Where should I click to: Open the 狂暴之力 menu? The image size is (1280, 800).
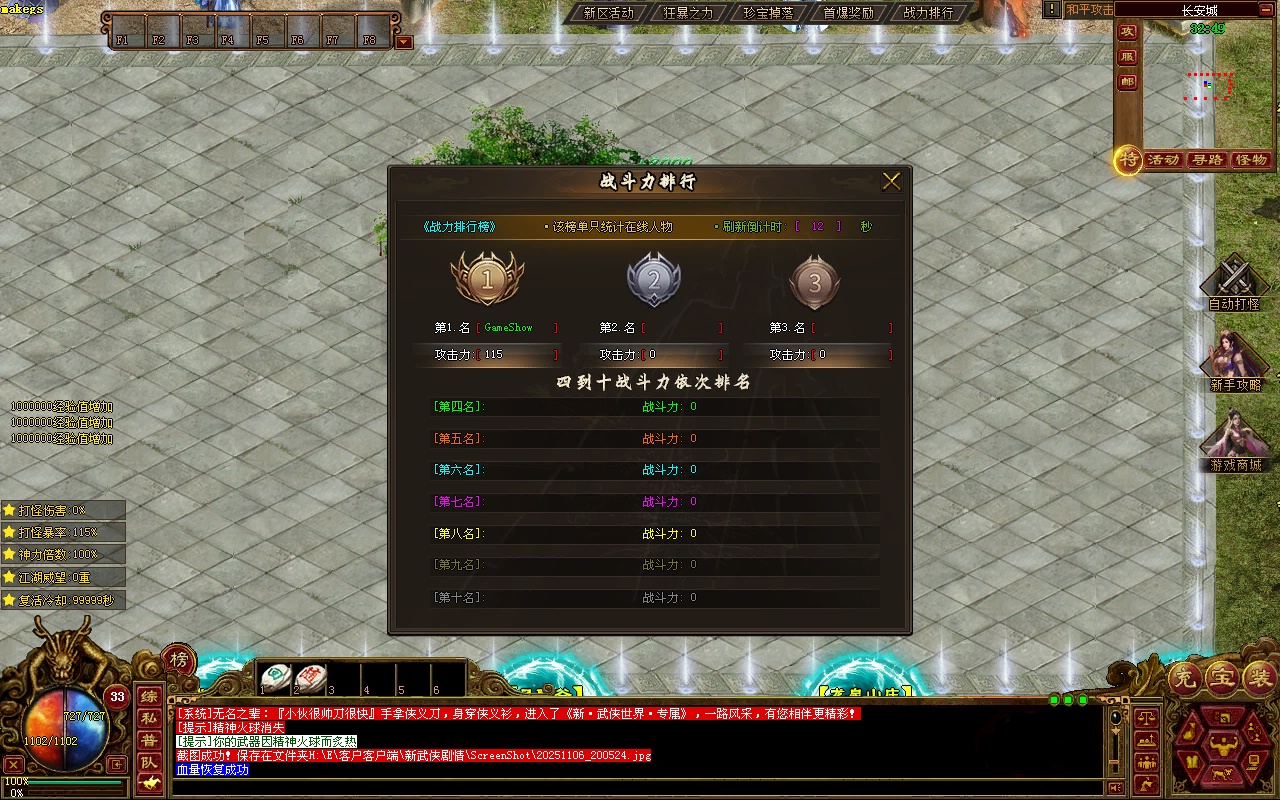pyautogui.click(x=688, y=13)
